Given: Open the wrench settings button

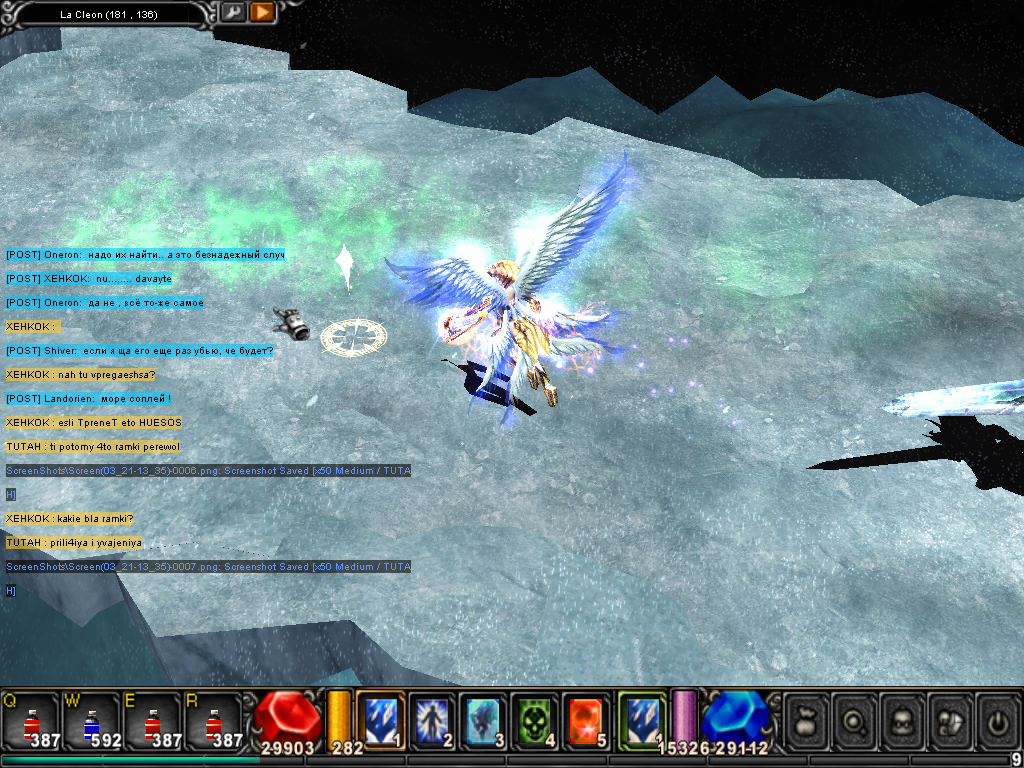Looking at the screenshot, I should point(232,13).
